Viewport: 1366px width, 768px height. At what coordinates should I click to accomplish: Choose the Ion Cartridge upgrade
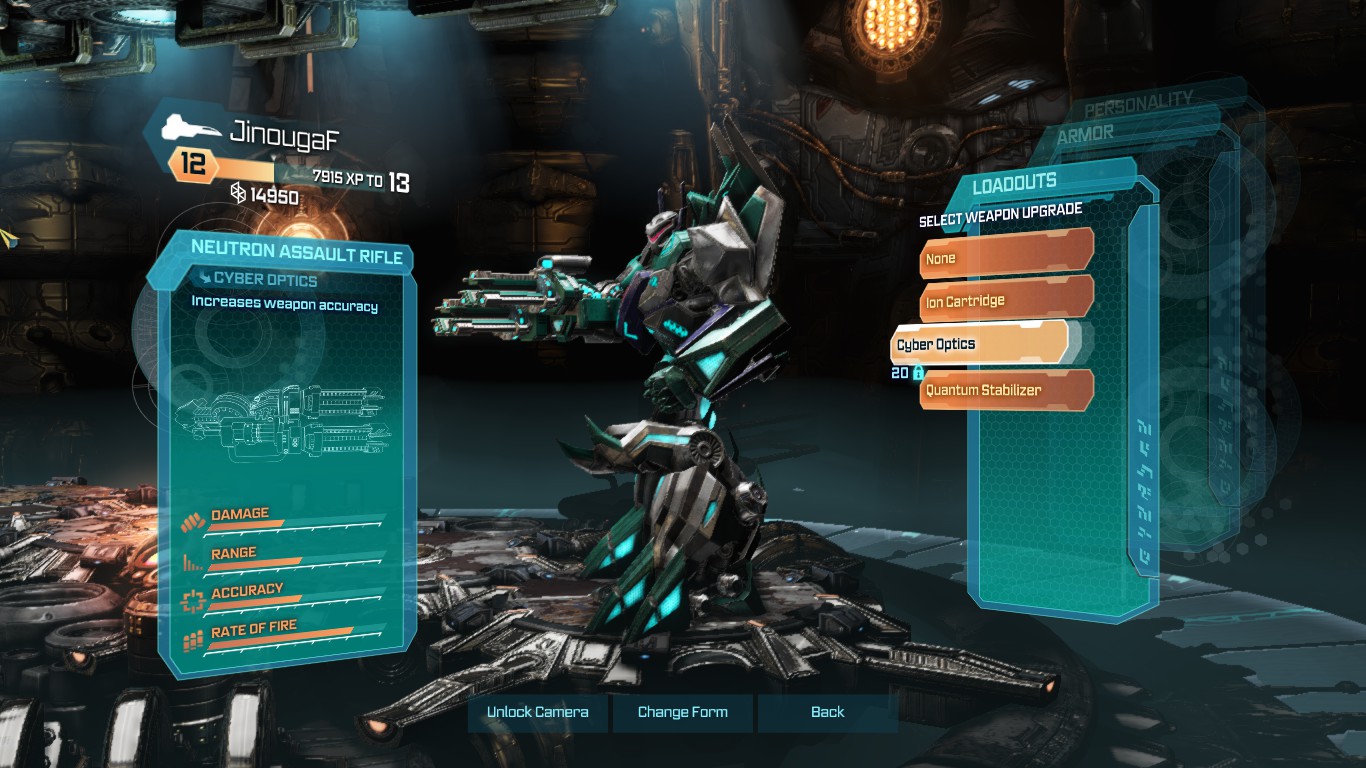(x=1005, y=300)
